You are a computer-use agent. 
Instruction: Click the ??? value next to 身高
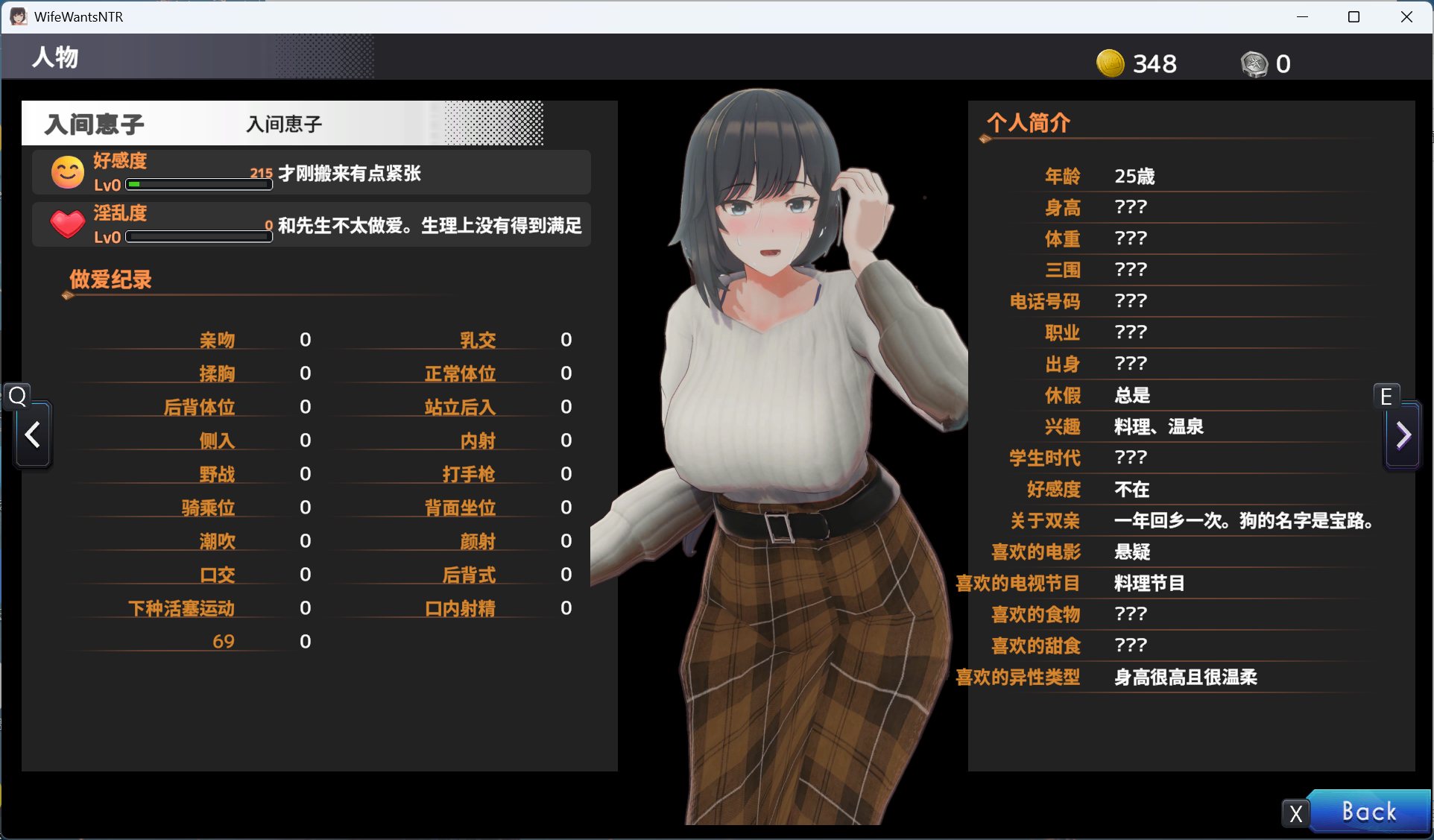(1131, 207)
